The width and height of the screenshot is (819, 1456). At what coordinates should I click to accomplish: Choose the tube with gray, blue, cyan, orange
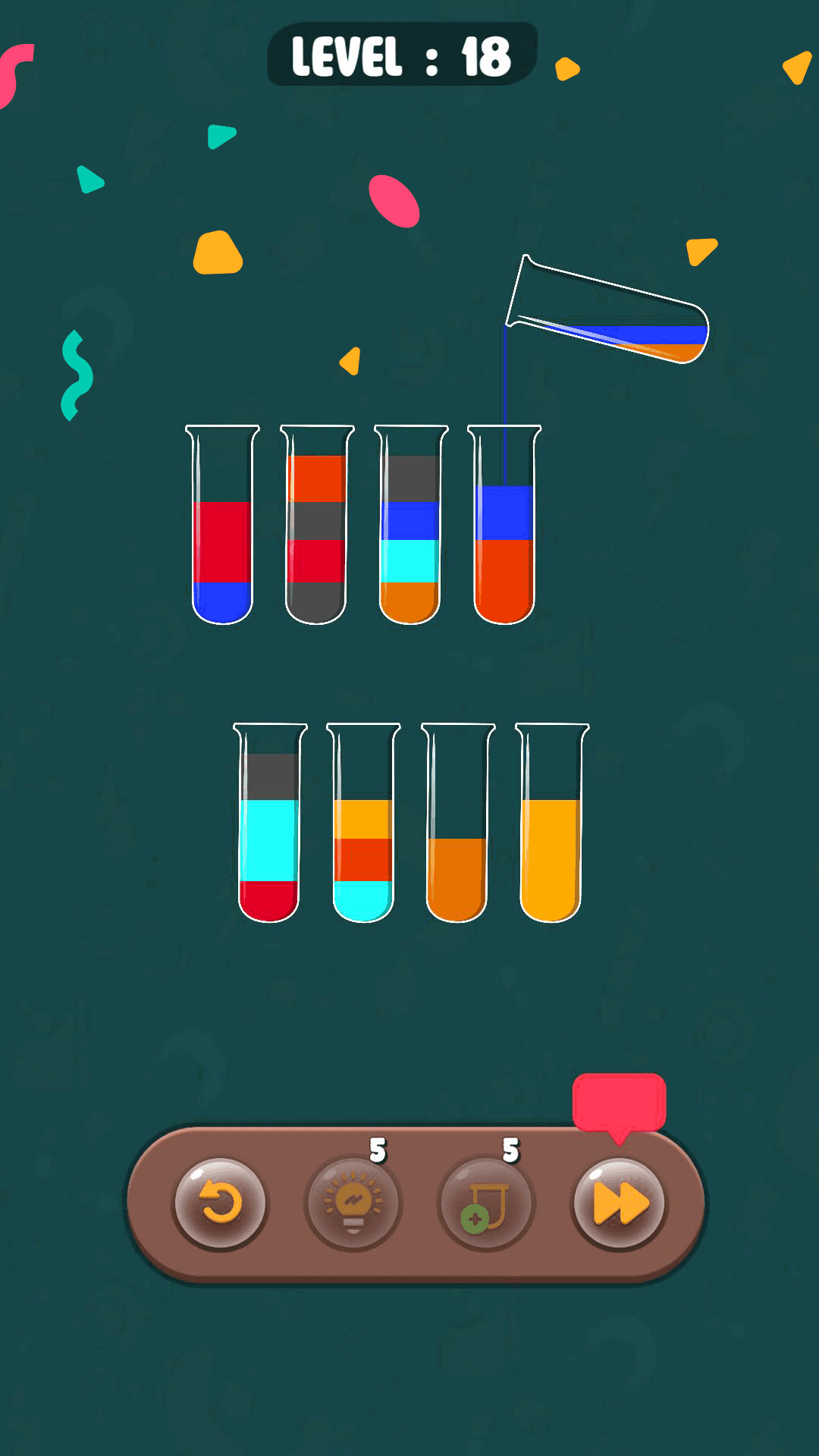click(410, 525)
